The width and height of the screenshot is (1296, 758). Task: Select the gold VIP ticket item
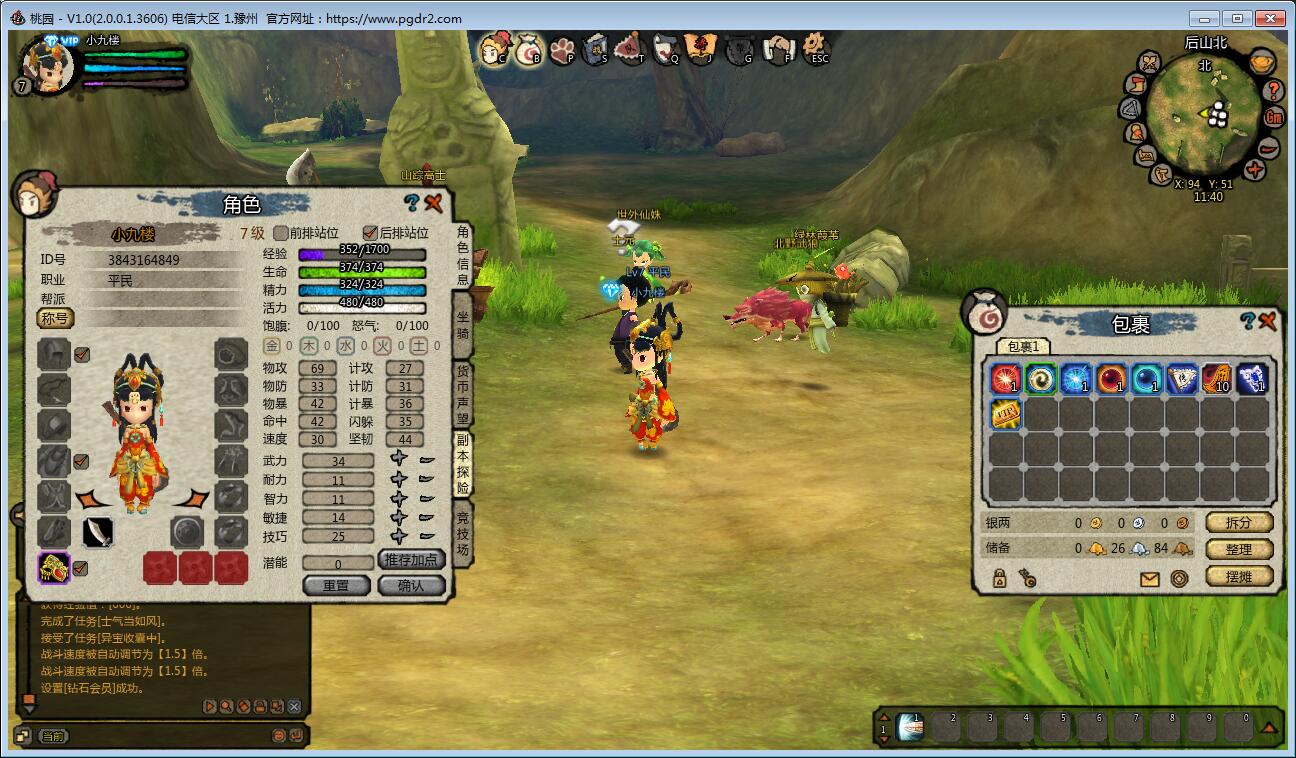point(1005,413)
